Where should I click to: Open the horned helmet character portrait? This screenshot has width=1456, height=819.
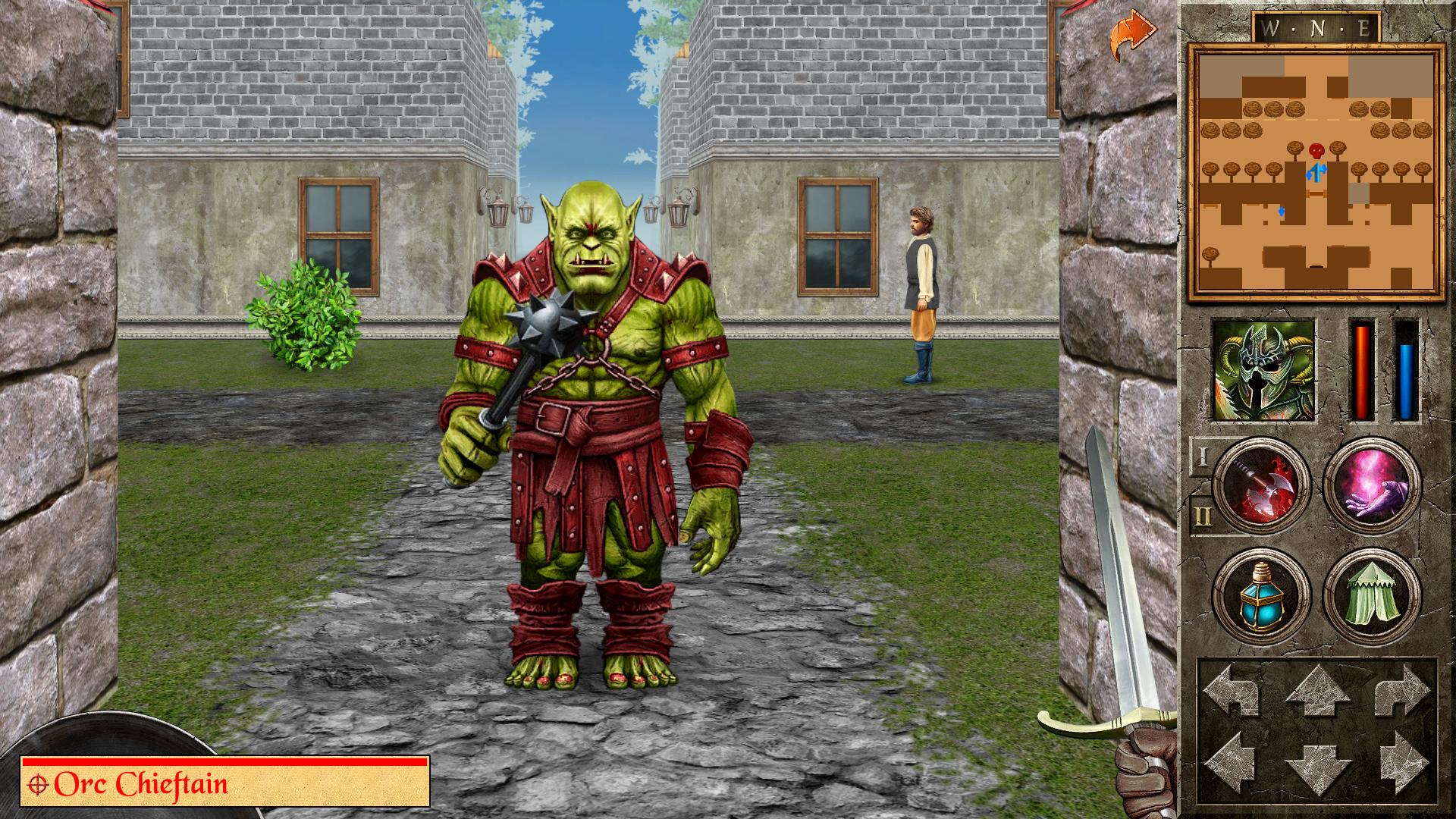click(1263, 370)
